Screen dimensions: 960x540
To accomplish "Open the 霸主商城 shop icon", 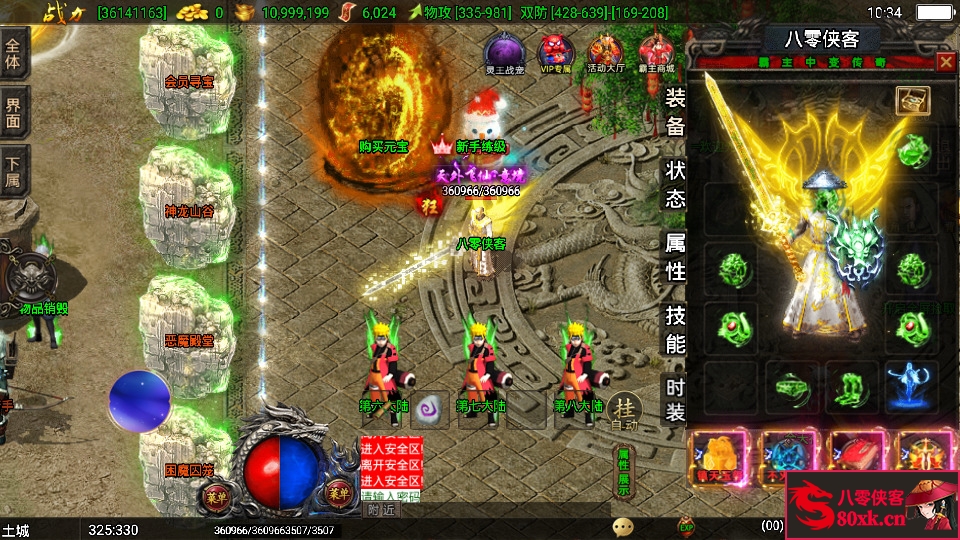I will point(656,52).
